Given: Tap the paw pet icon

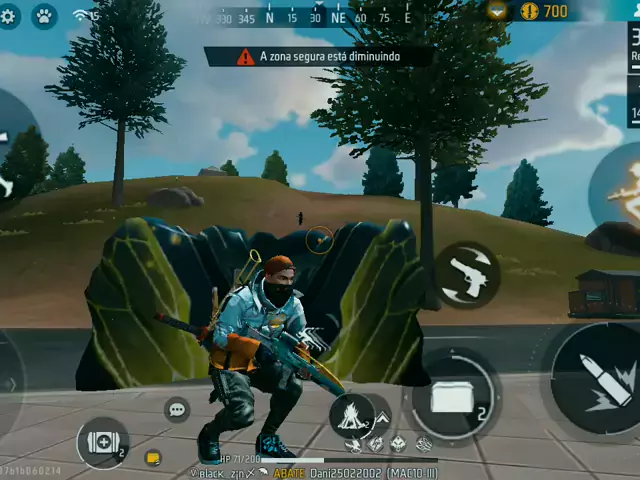Looking at the screenshot, I should click(x=43, y=16).
